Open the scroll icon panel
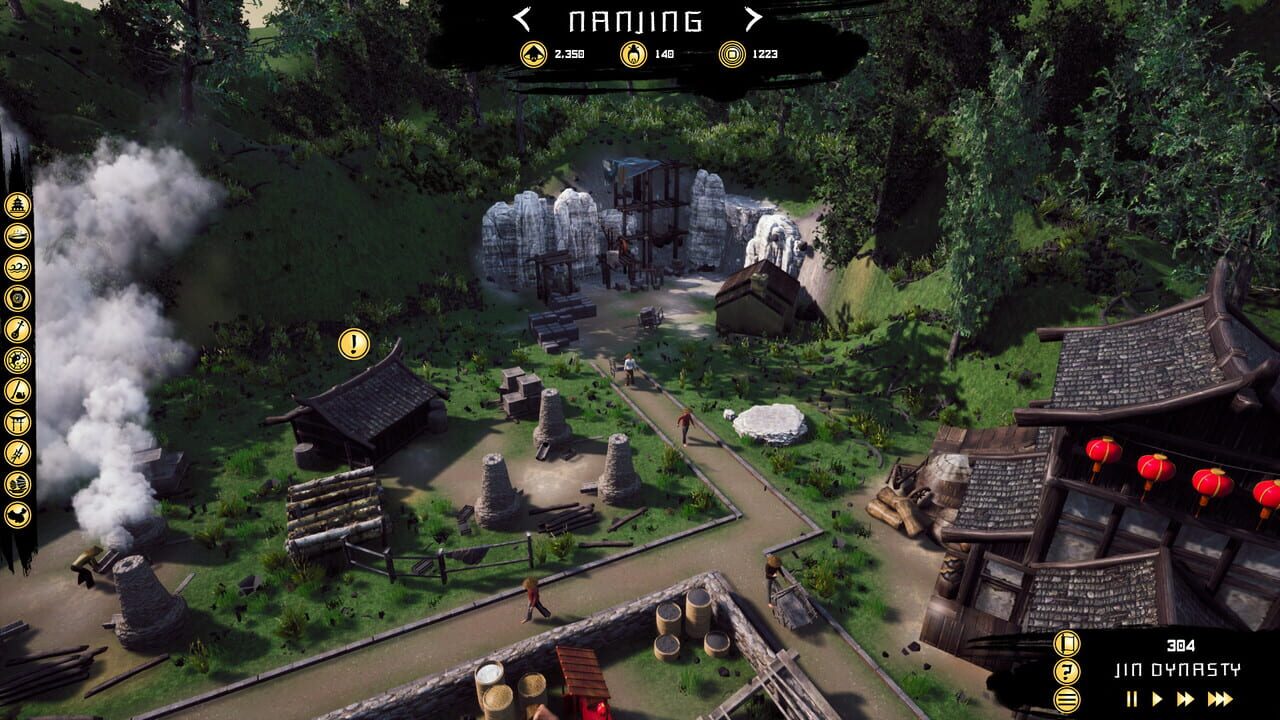Image resolution: width=1280 pixels, height=720 pixels. tap(1067, 644)
